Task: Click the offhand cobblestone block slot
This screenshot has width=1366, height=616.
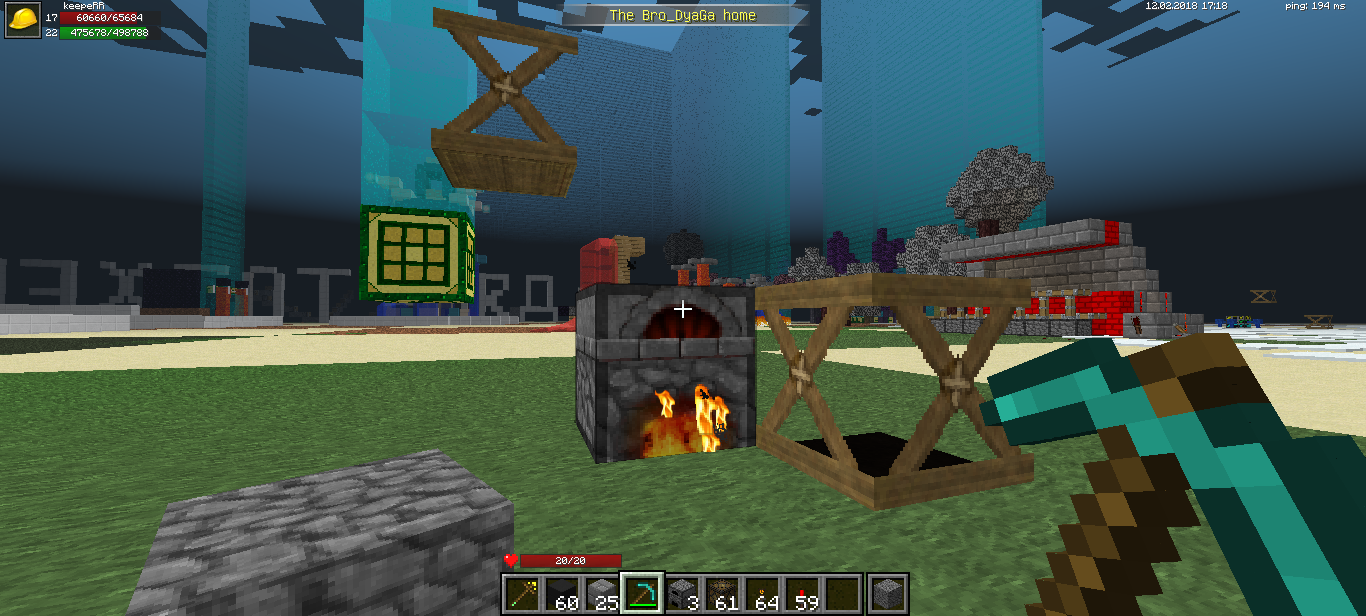Action: point(887,594)
